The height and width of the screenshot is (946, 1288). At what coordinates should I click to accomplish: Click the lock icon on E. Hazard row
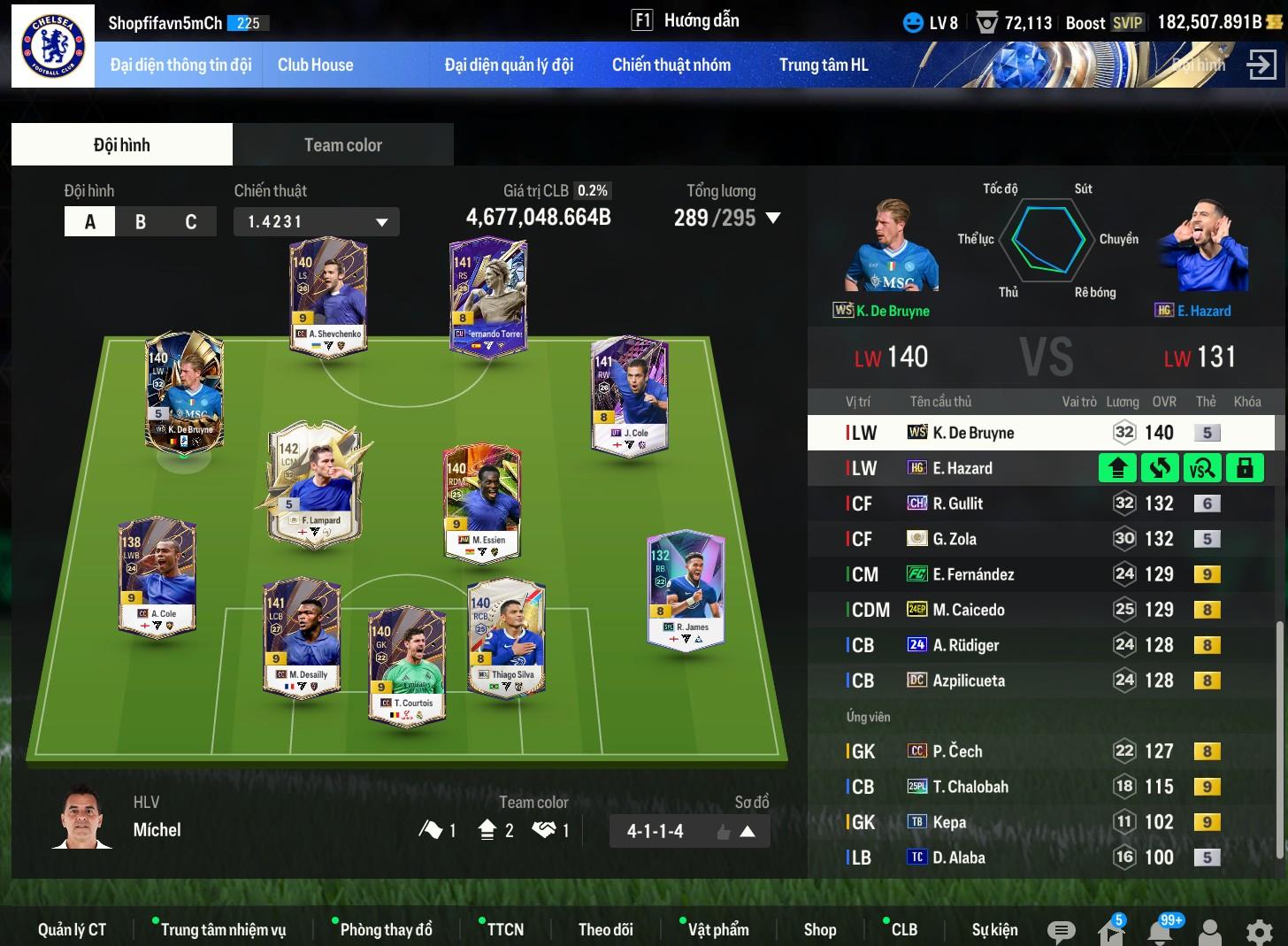1245,468
